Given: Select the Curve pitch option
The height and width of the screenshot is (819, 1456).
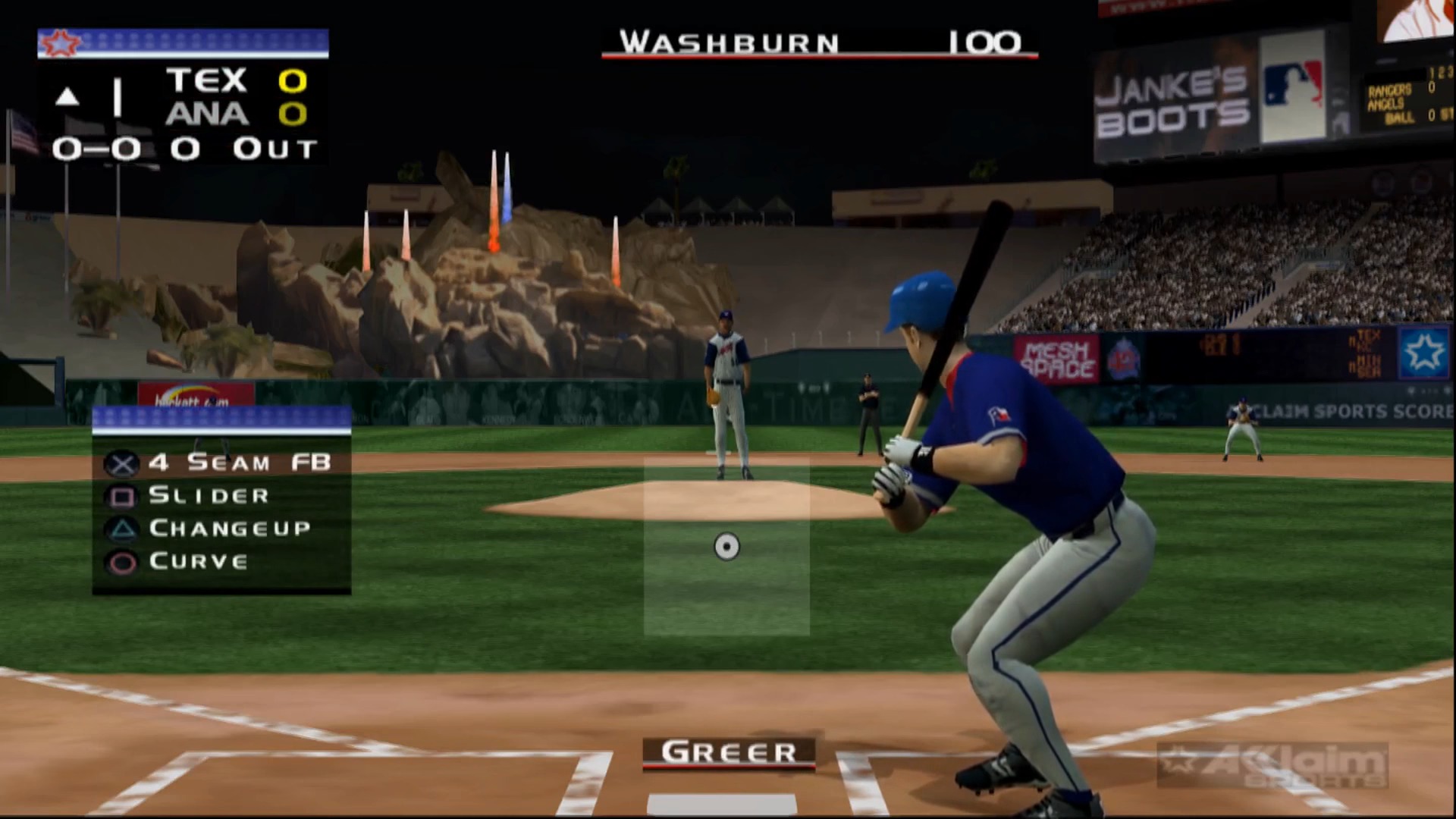Looking at the screenshot, I should coord(198,561).
